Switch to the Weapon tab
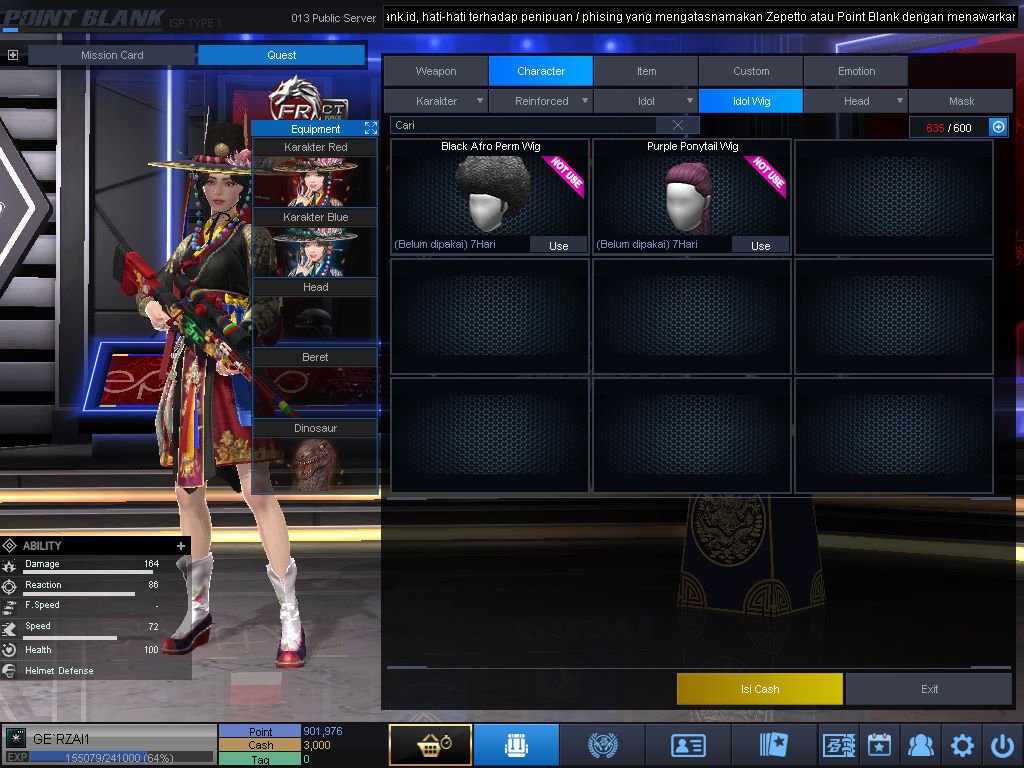 coord(436,71)
